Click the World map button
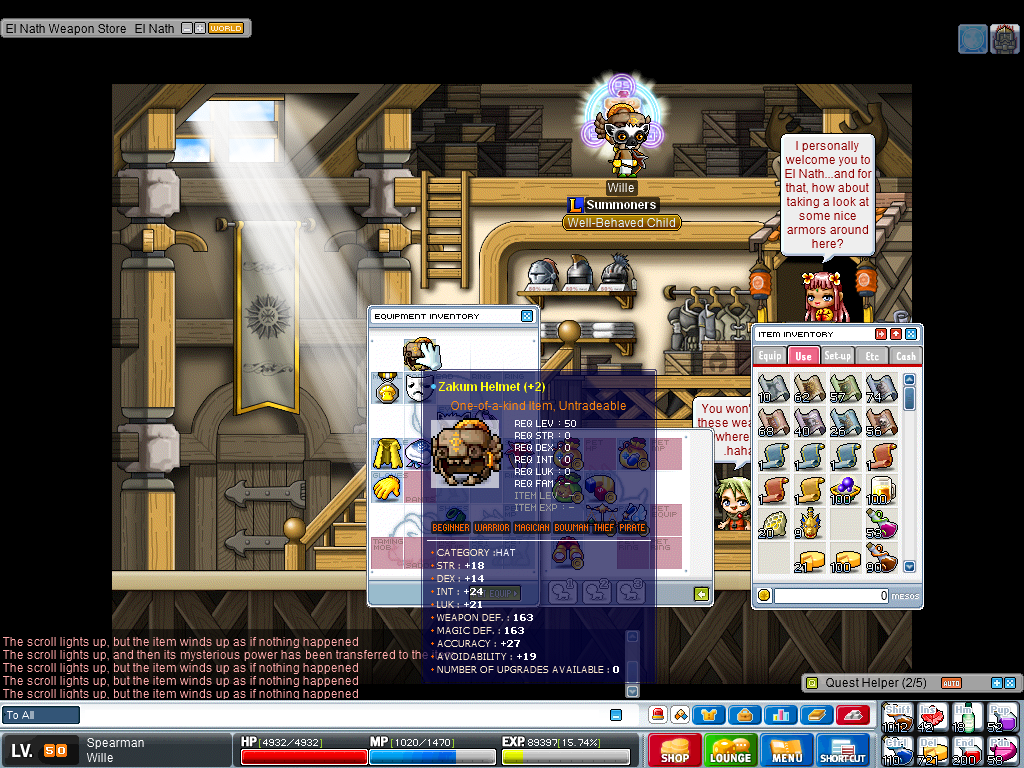 point(226,29)
